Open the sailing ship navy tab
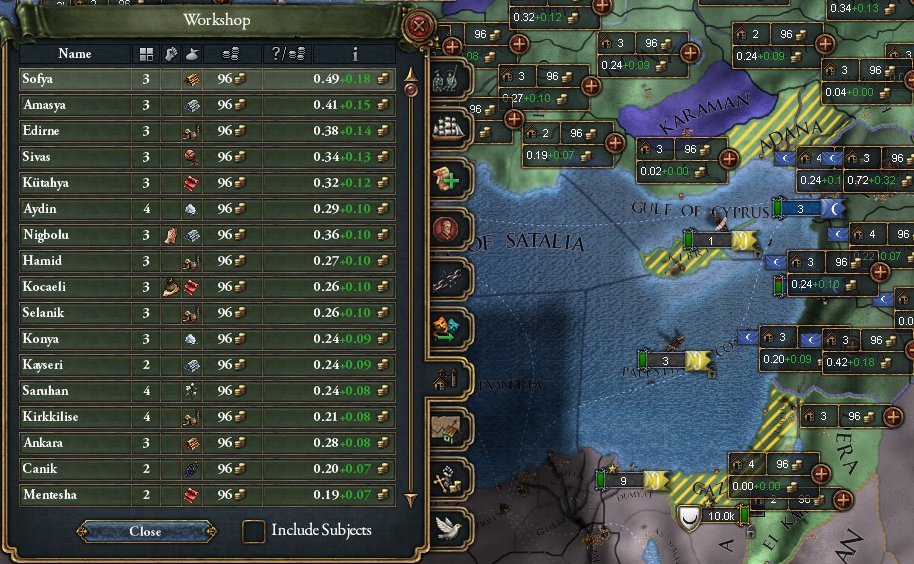The height and width of the screenshot is (564, 914). [x=449, y=127]
